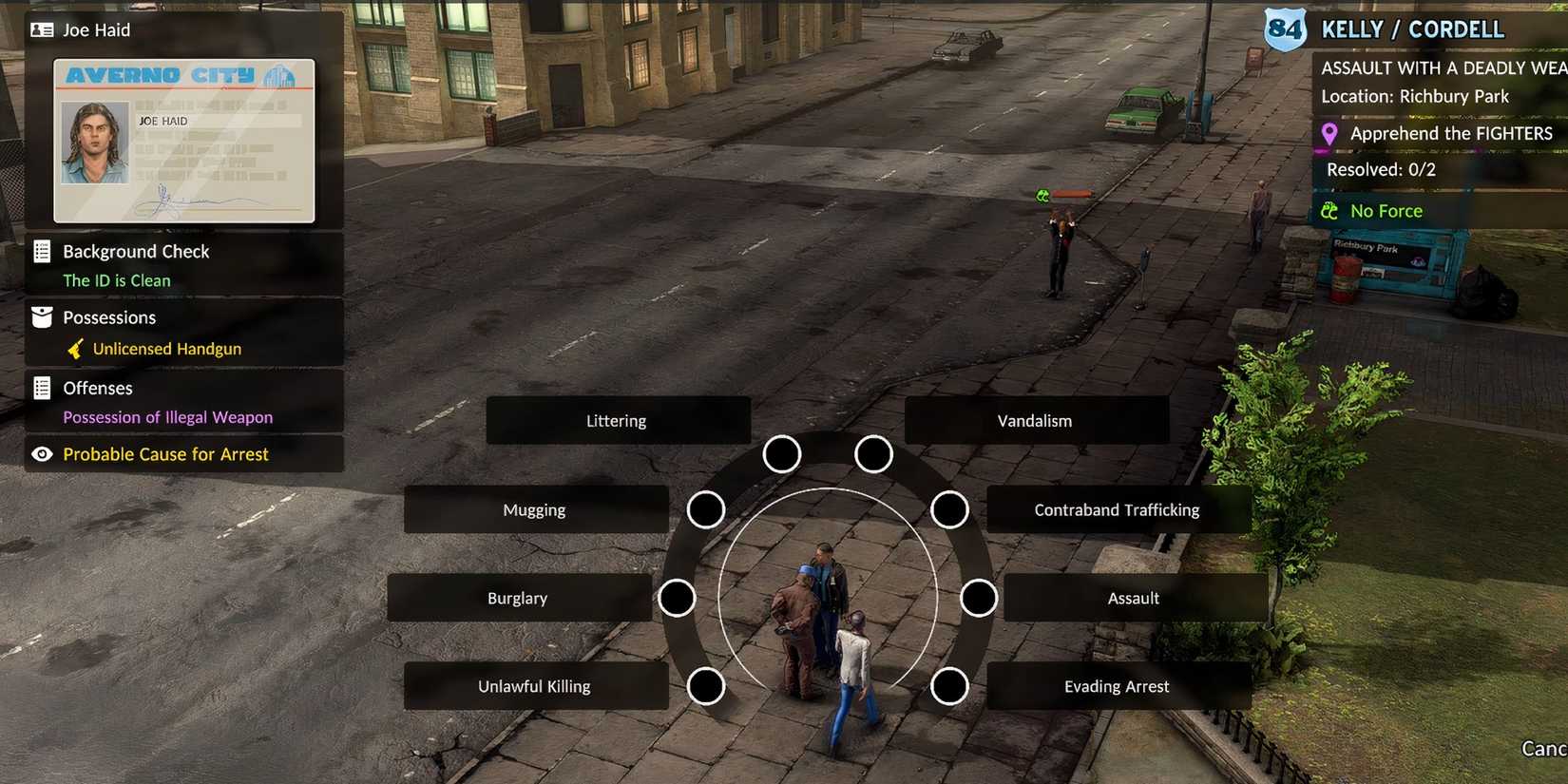Toggle the wheel circle next to Assault
1568x784 pixels.
[x=979, y=598]
